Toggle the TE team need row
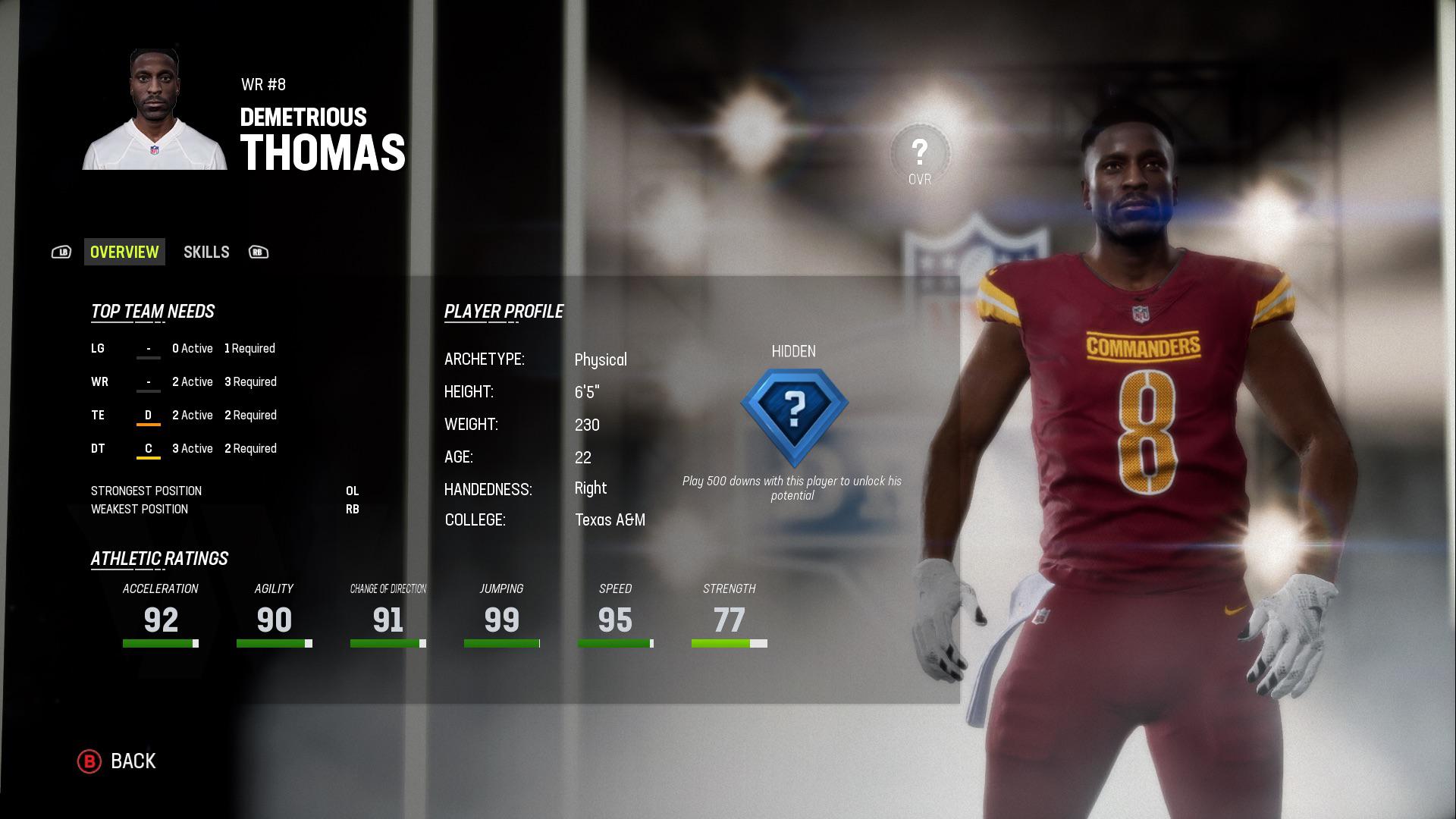This screenshot has height=819, width=1456. pyautogui.click(x=182, y=415)
